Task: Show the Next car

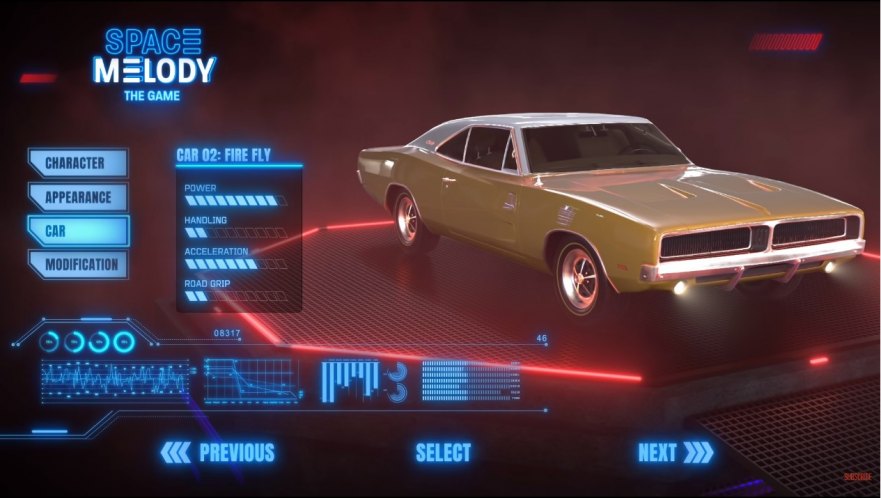Action: click(675, 452)
